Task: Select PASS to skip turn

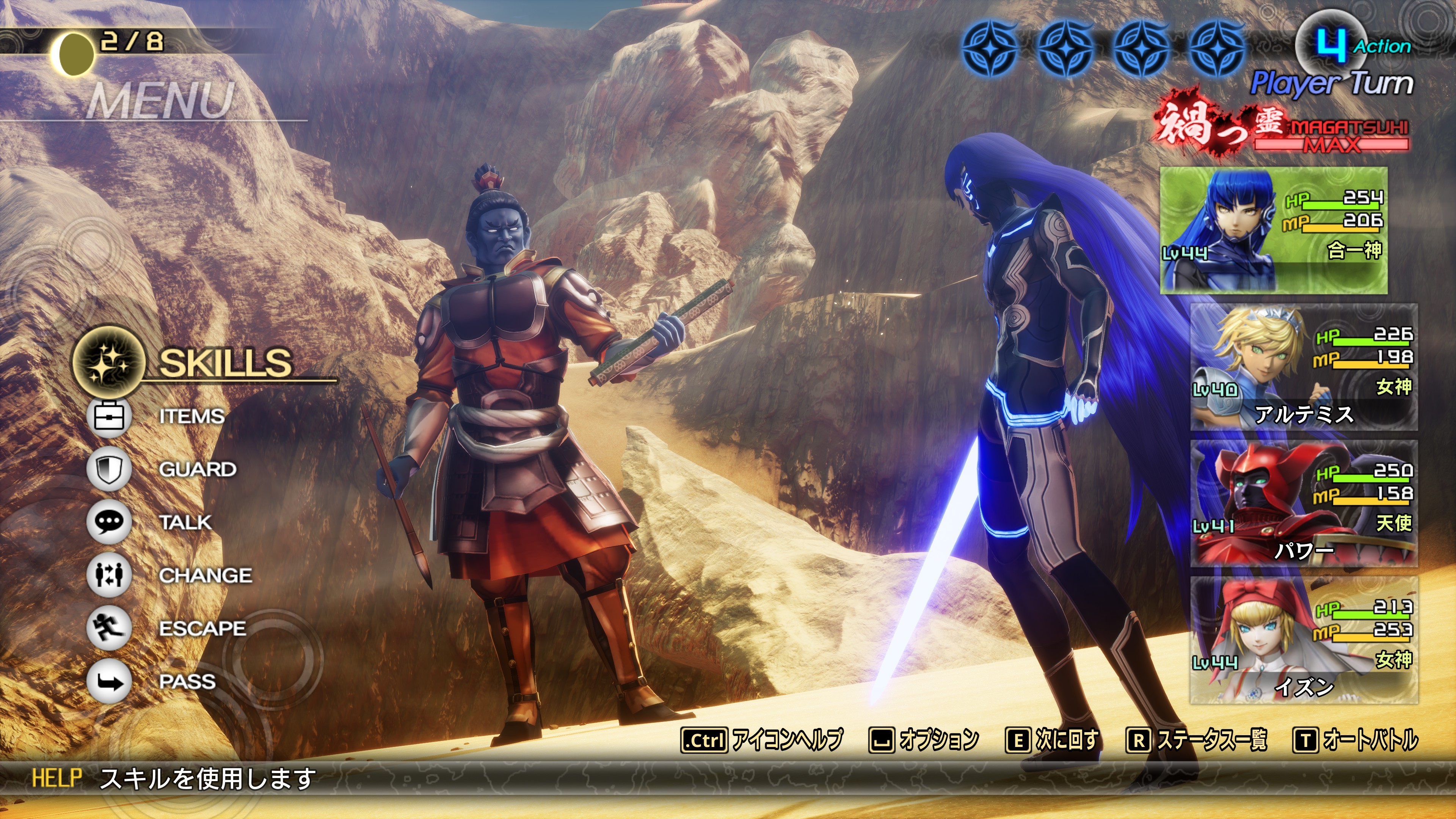Action: [x=187, y=682]
